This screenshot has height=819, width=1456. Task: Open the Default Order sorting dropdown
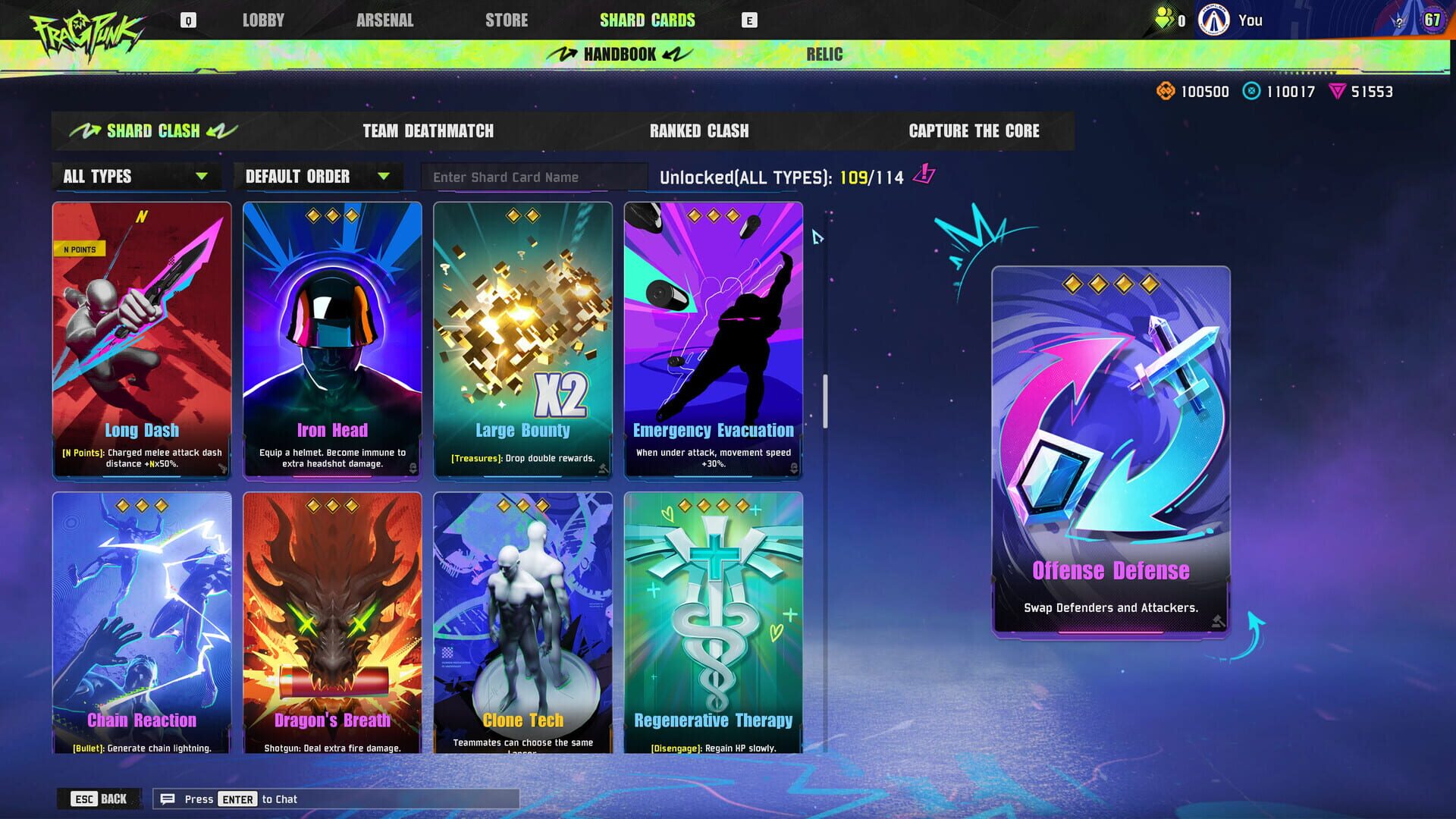[x=318, y=177]
